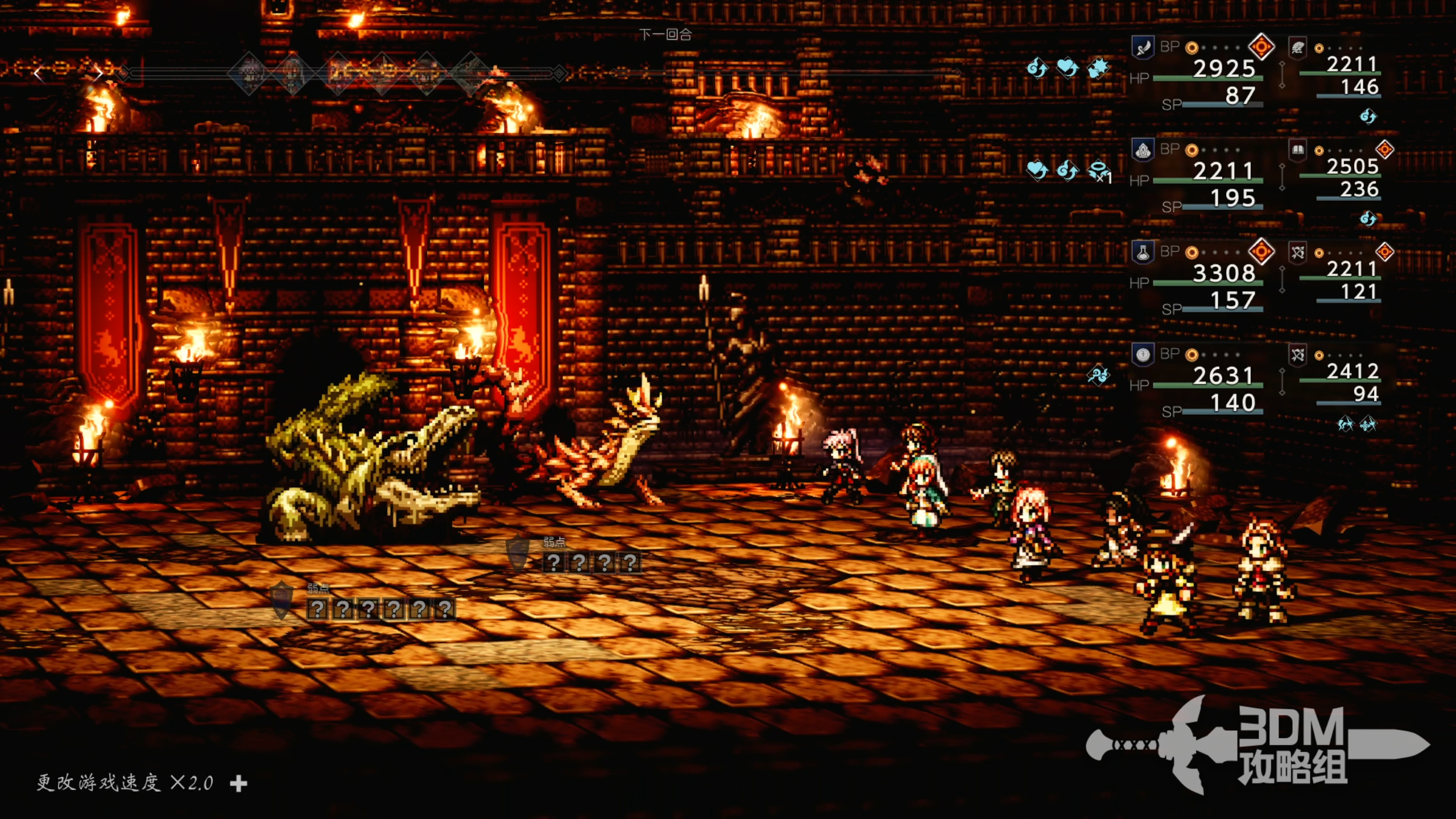Inspect the weakness row with six question marks
The image size is (1456, 819).
tap(381, 609)
